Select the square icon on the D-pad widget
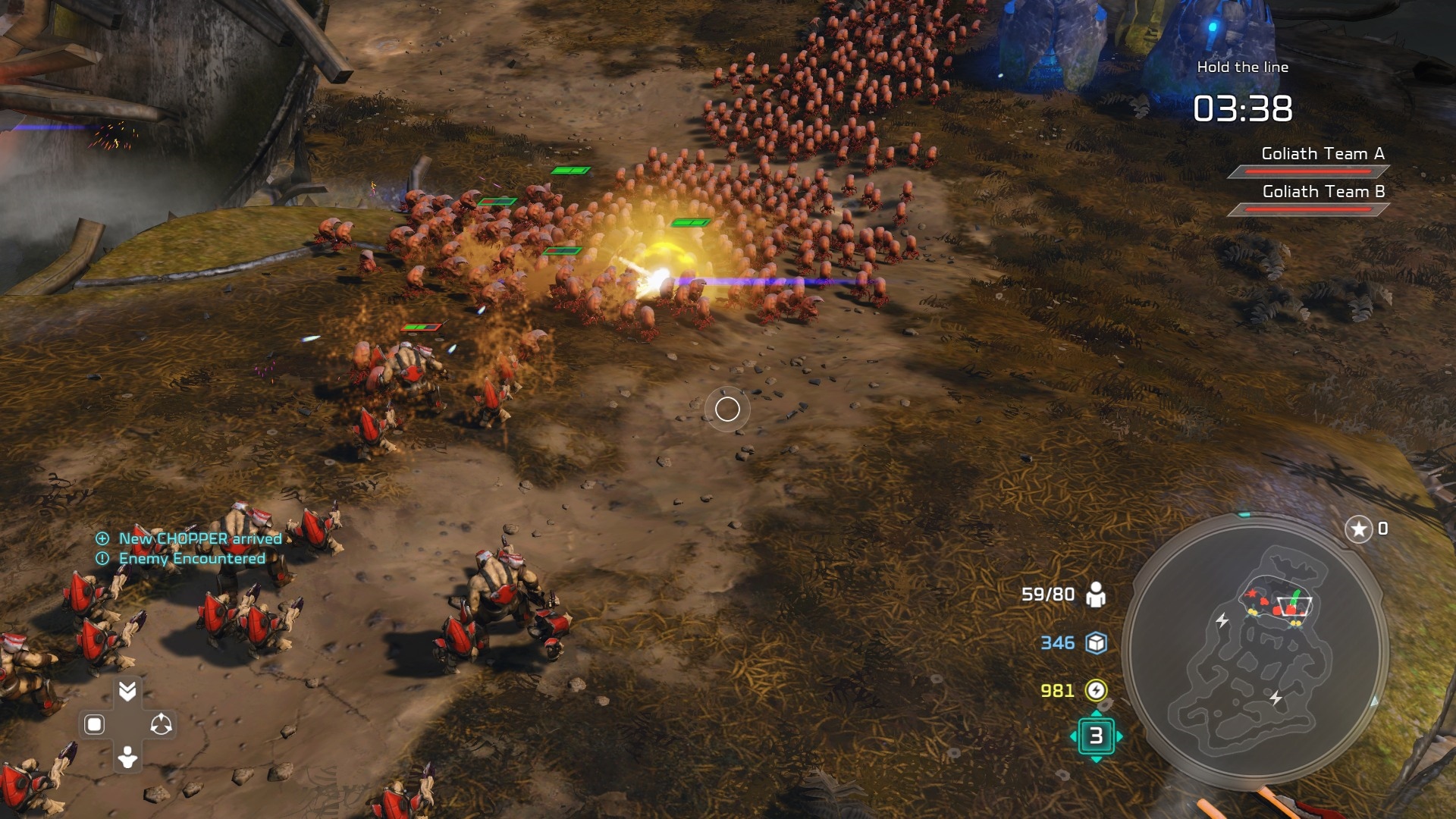 (x=94, y=724)
